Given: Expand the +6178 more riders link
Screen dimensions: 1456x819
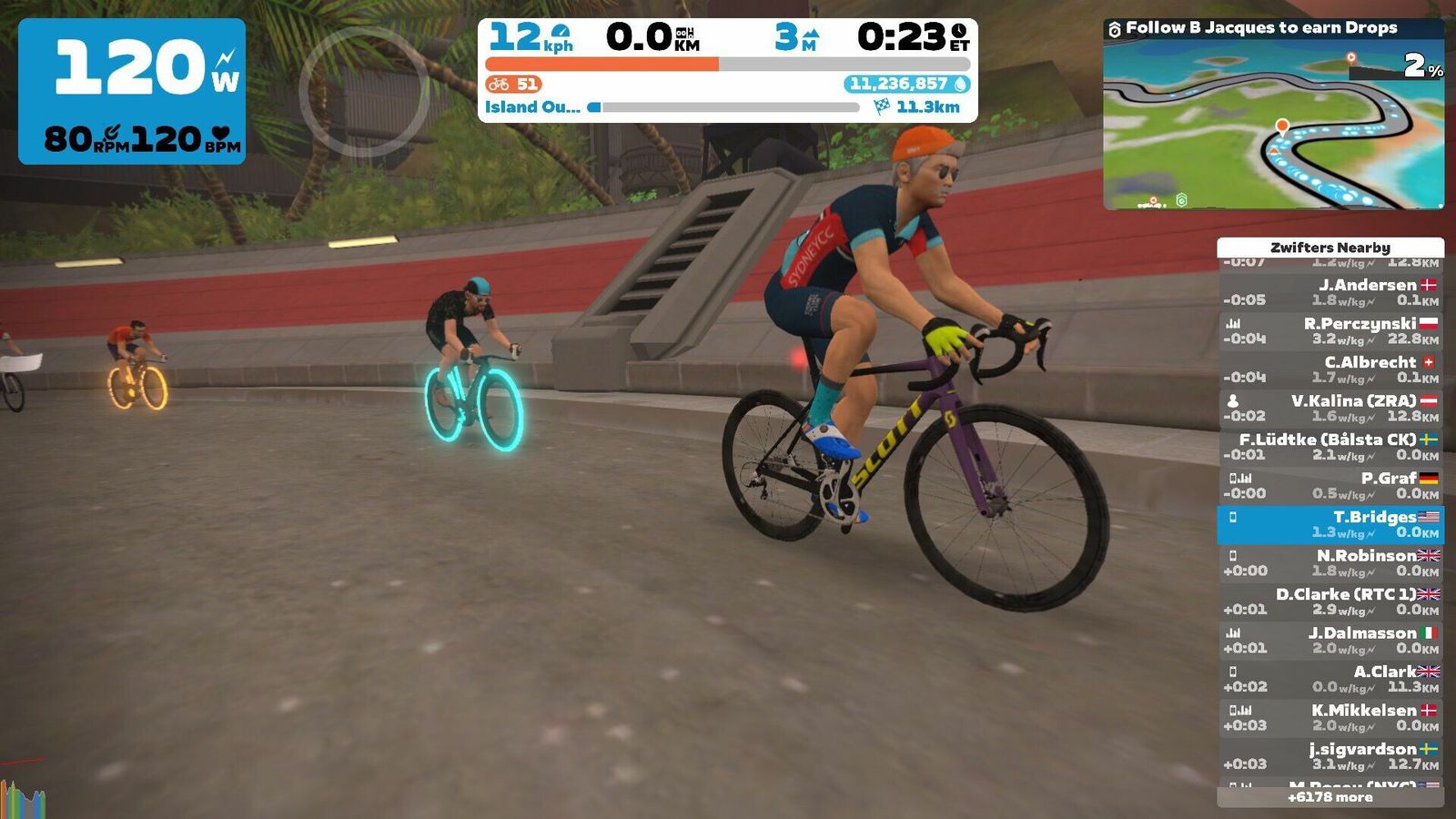Looking at the screenshot, I should tap(1330, 797).
